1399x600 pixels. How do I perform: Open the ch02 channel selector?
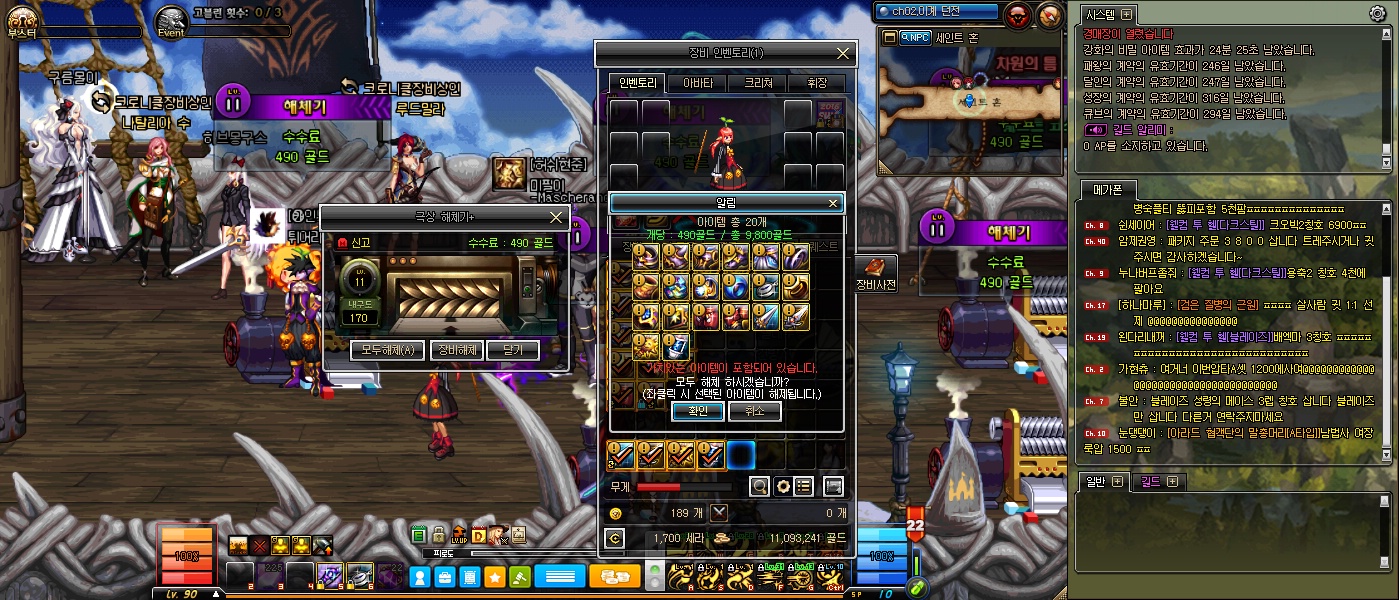coord(937,12)
